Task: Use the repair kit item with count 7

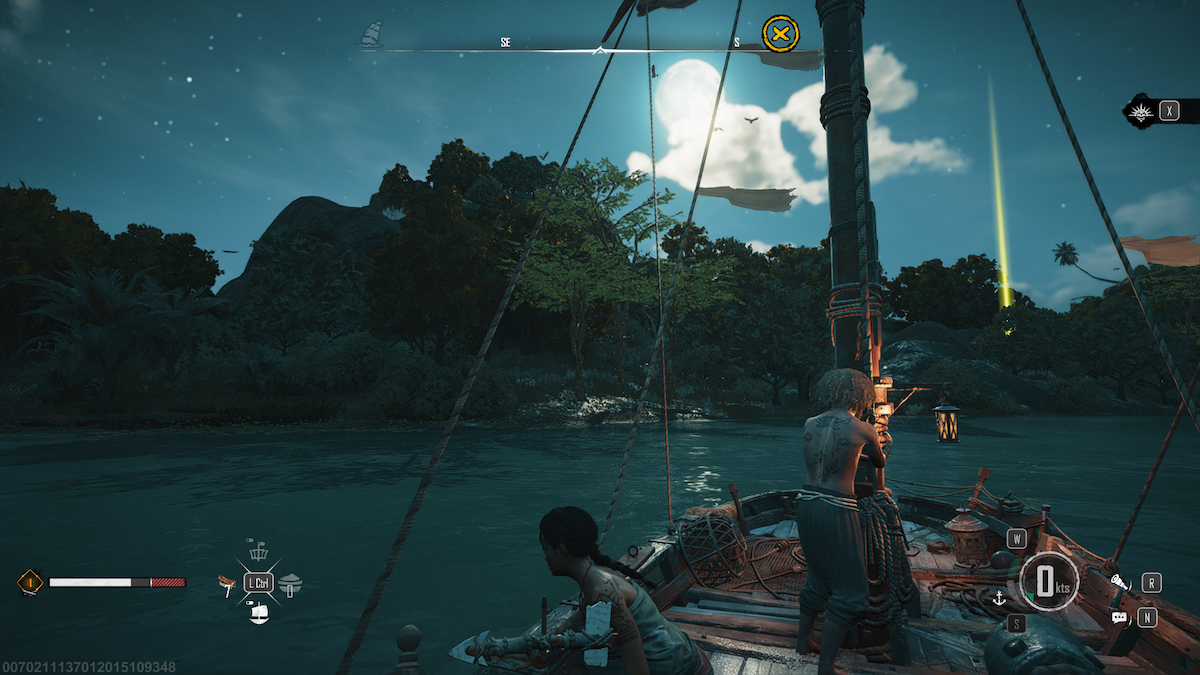Action: 227,584
